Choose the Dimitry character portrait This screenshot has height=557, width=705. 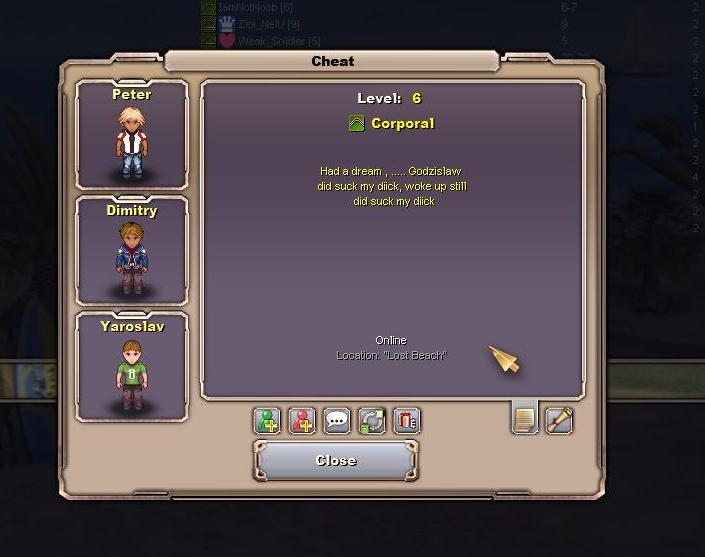[x=132, y=251]
